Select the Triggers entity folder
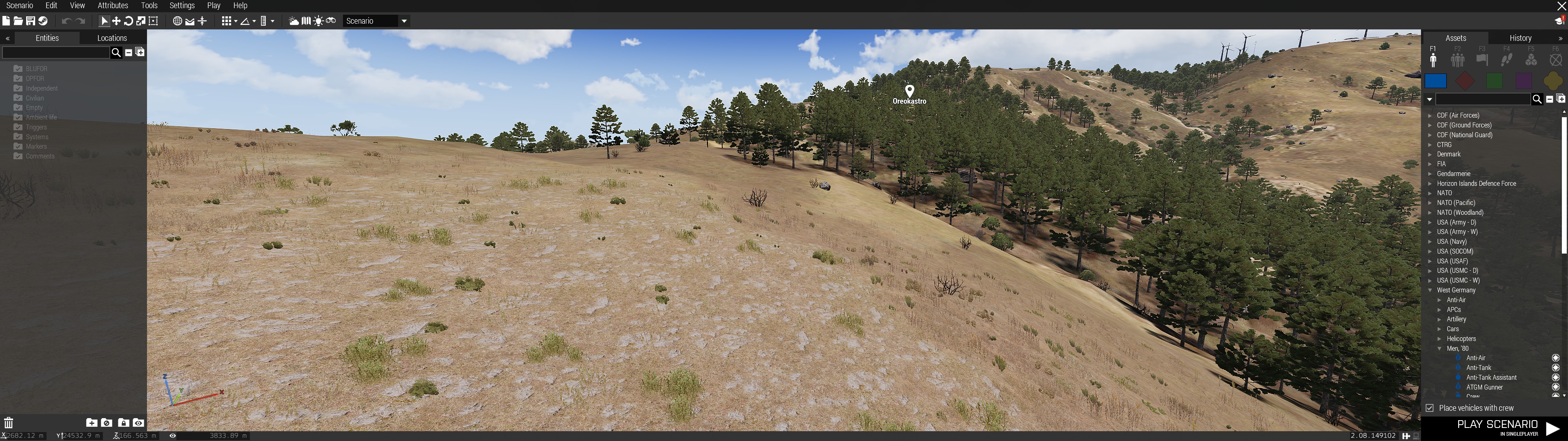The image size is (1568, 441). [x=36, y=127]
